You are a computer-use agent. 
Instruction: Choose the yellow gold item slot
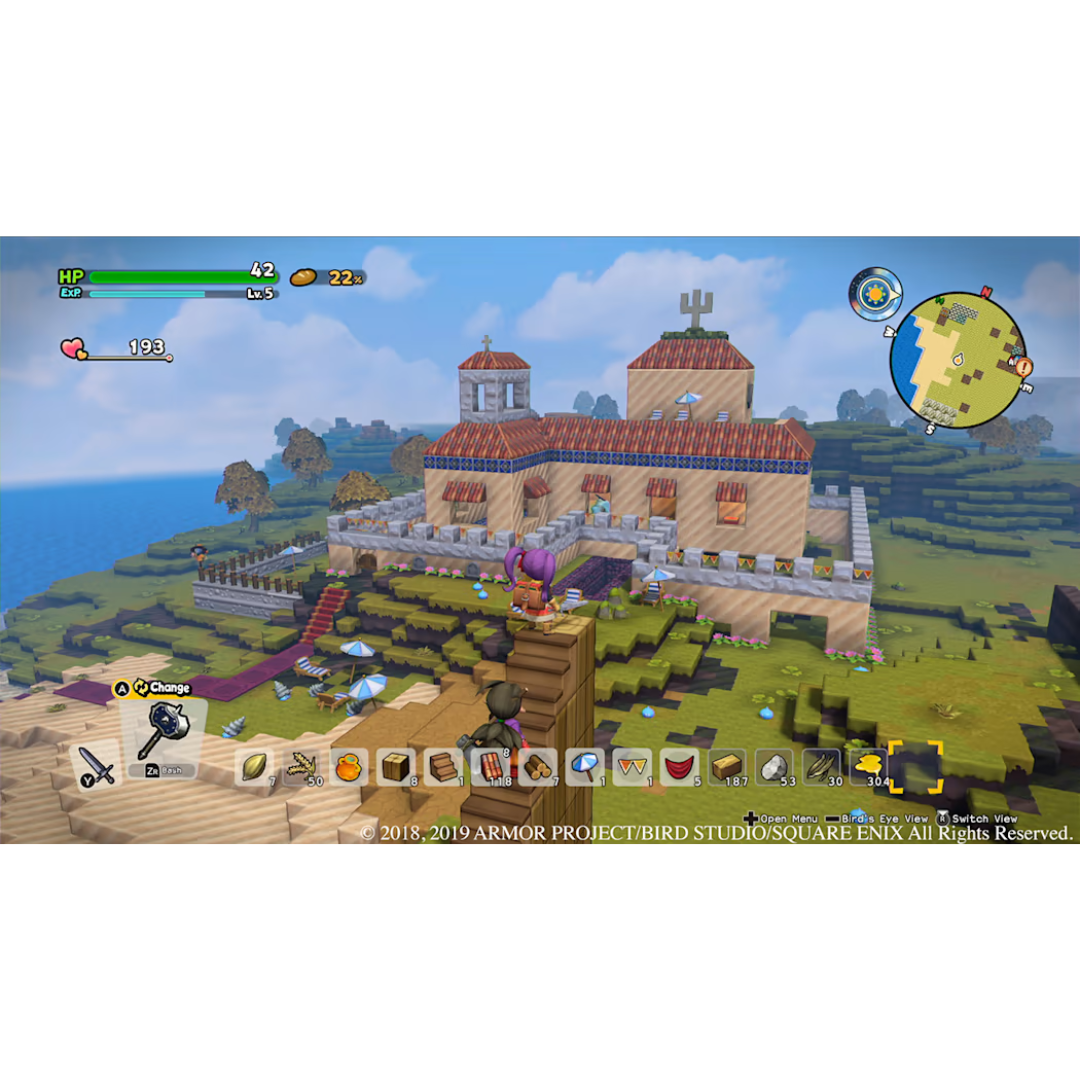[x=868, y=767]
